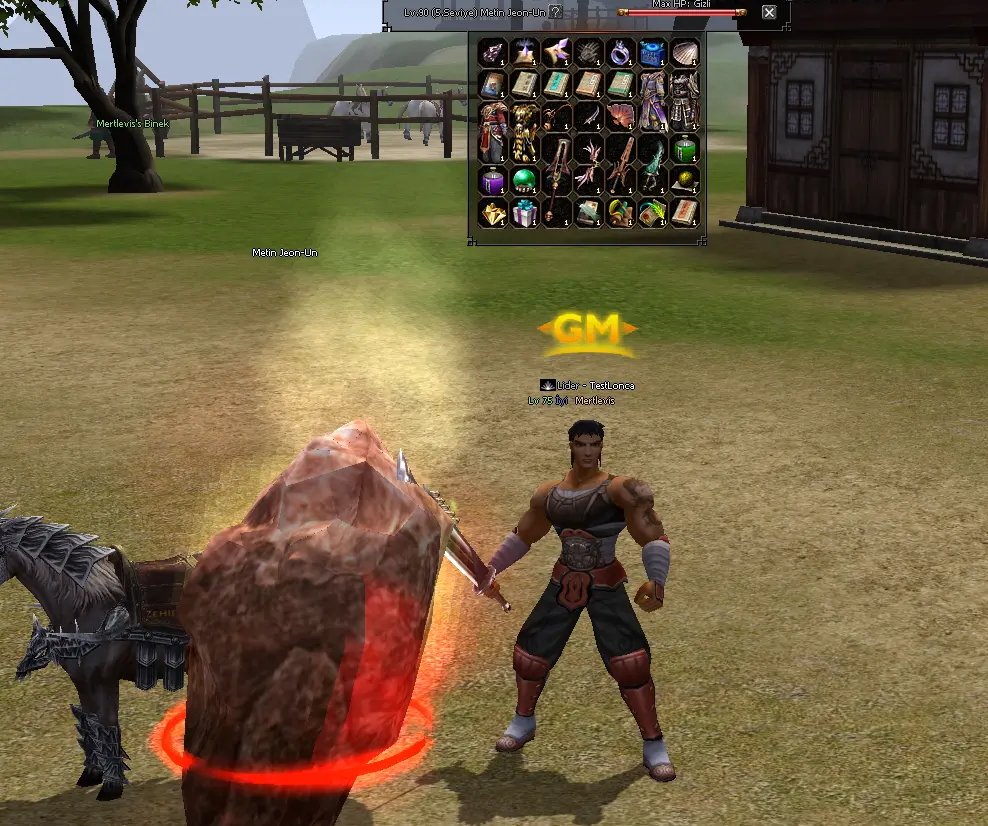Select the purple potion bottle

click(492, 181)
